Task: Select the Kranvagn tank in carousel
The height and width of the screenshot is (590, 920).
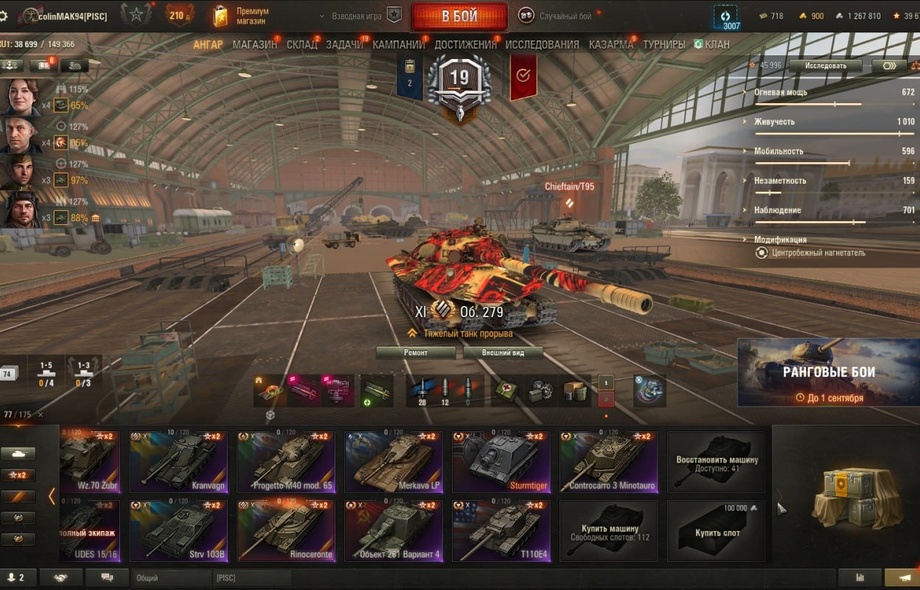Action: (x=176, y=461)
